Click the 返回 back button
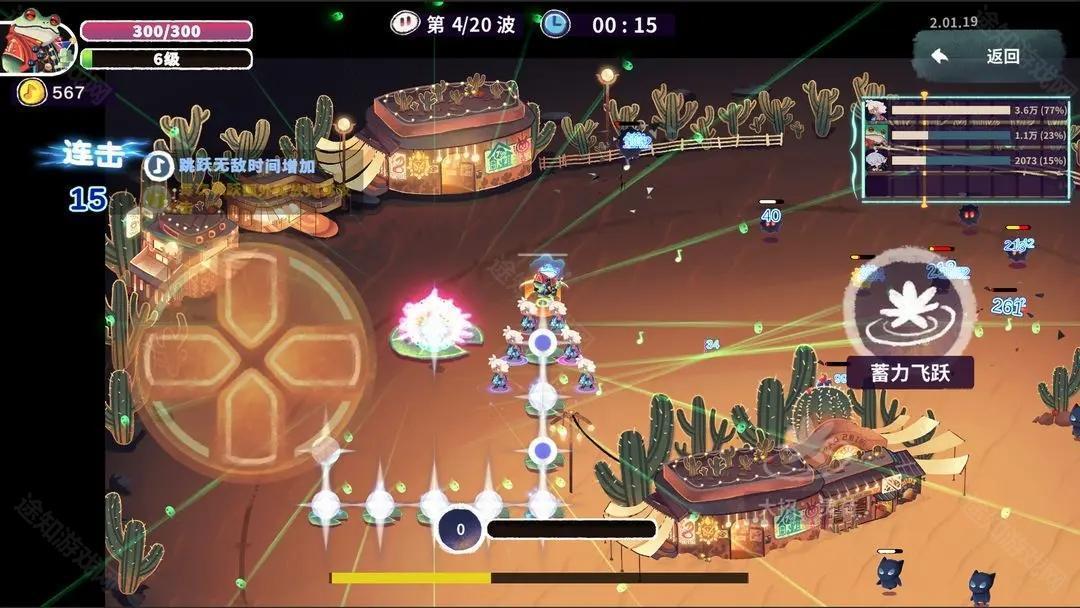 (986, 56)
